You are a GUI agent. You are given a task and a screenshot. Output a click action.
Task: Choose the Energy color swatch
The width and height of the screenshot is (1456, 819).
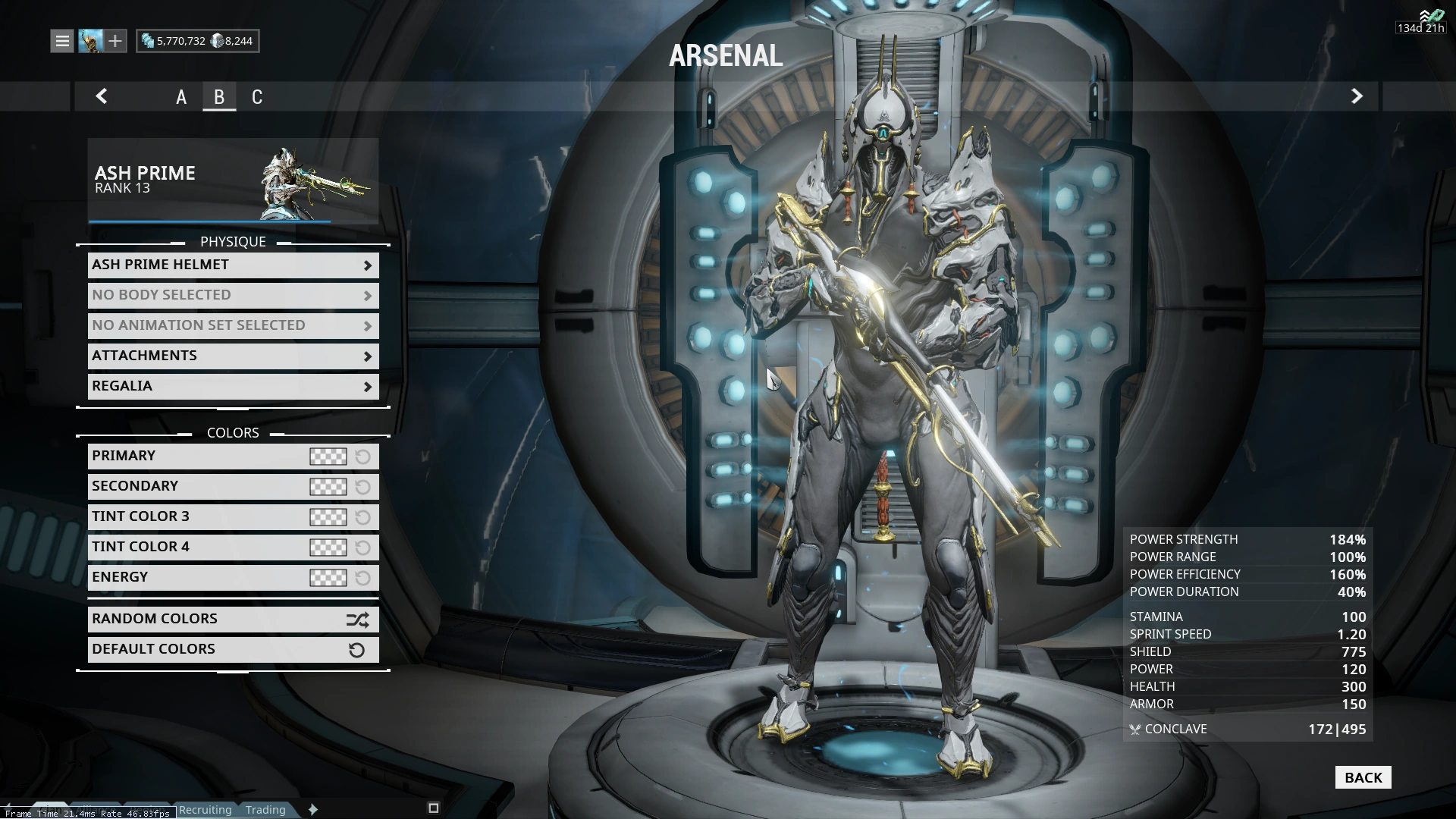(x=328, y=578)
